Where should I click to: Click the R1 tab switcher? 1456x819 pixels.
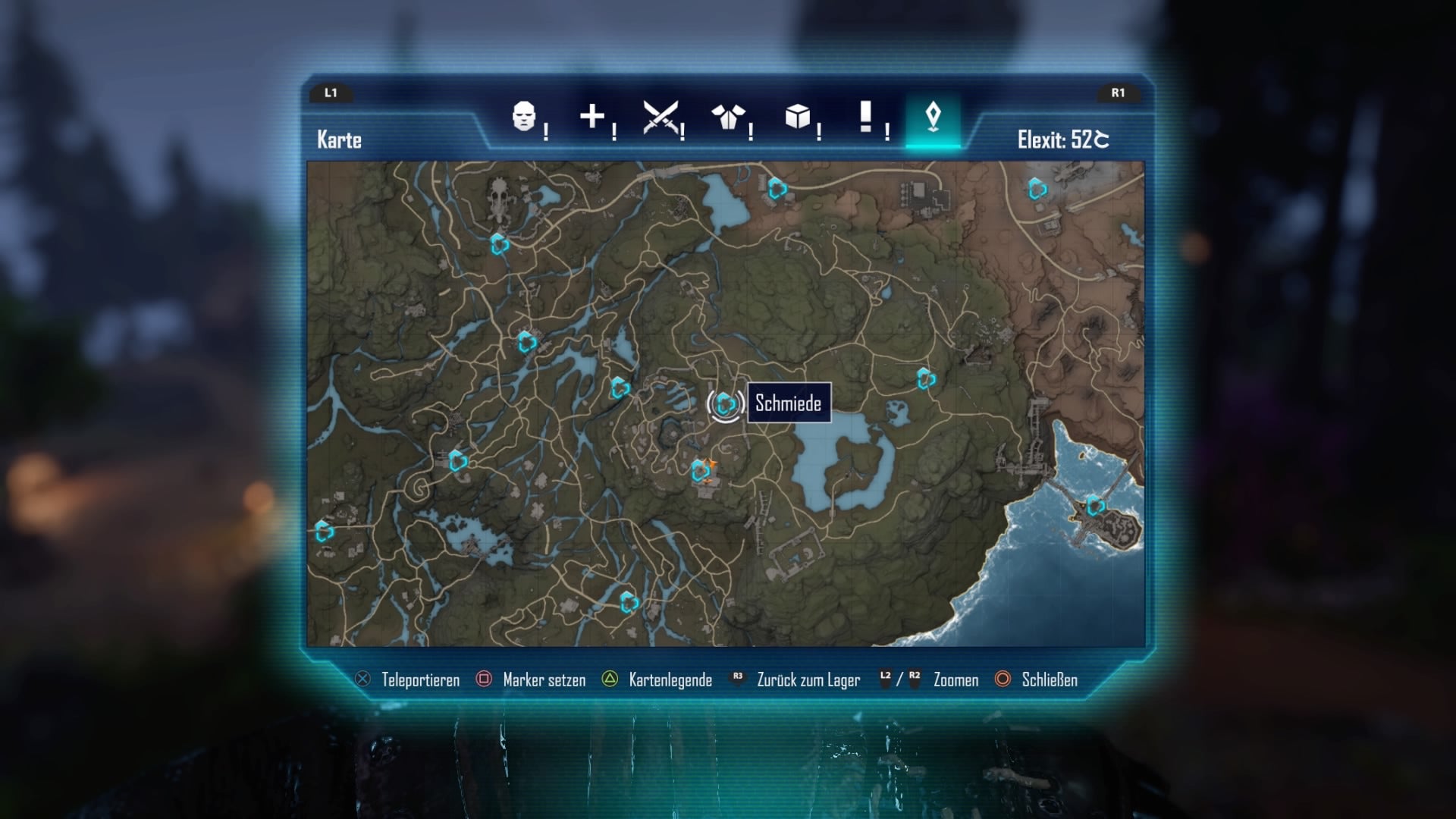(x=1119, y=94)
